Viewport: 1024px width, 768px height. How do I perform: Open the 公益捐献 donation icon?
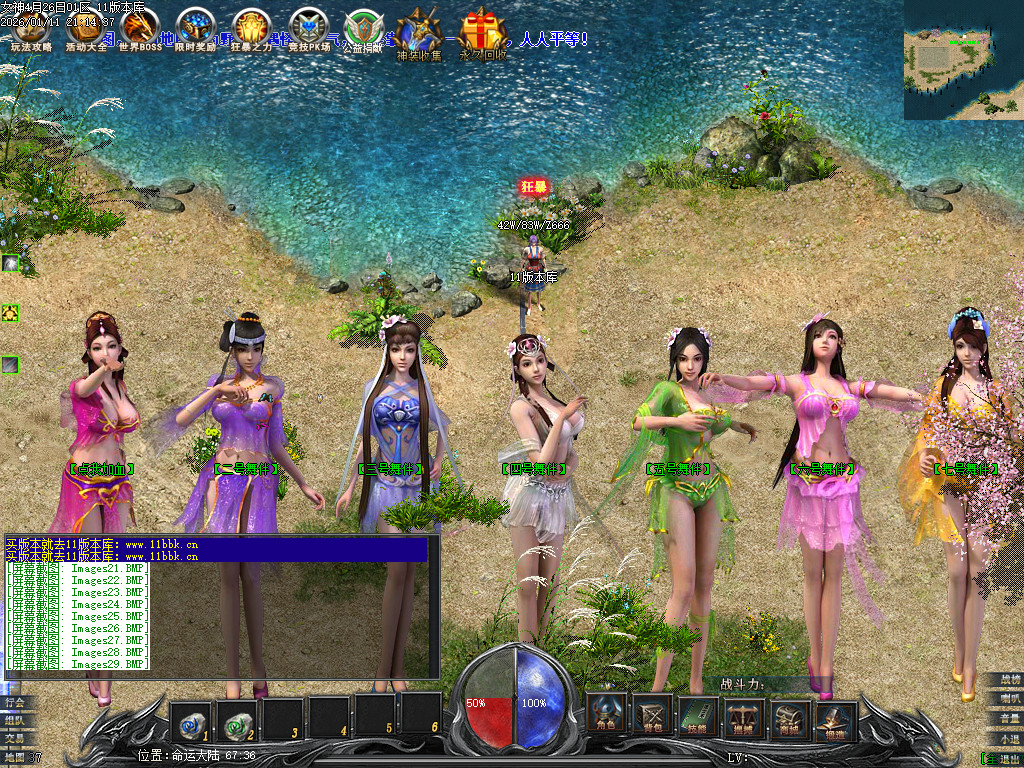(x=361, y=30)
